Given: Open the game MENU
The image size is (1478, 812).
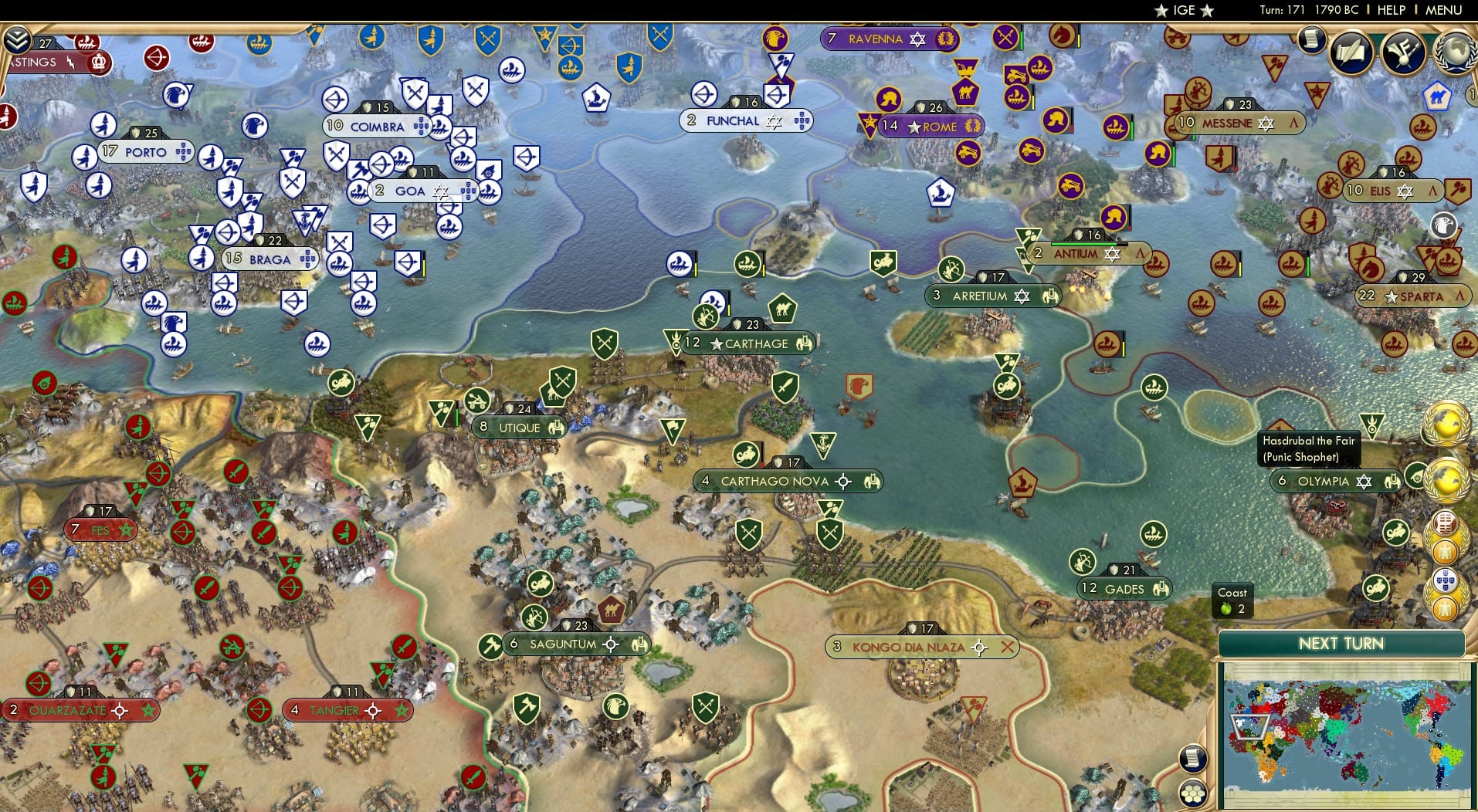Looking at the screenshot, I should point(1443,10).
